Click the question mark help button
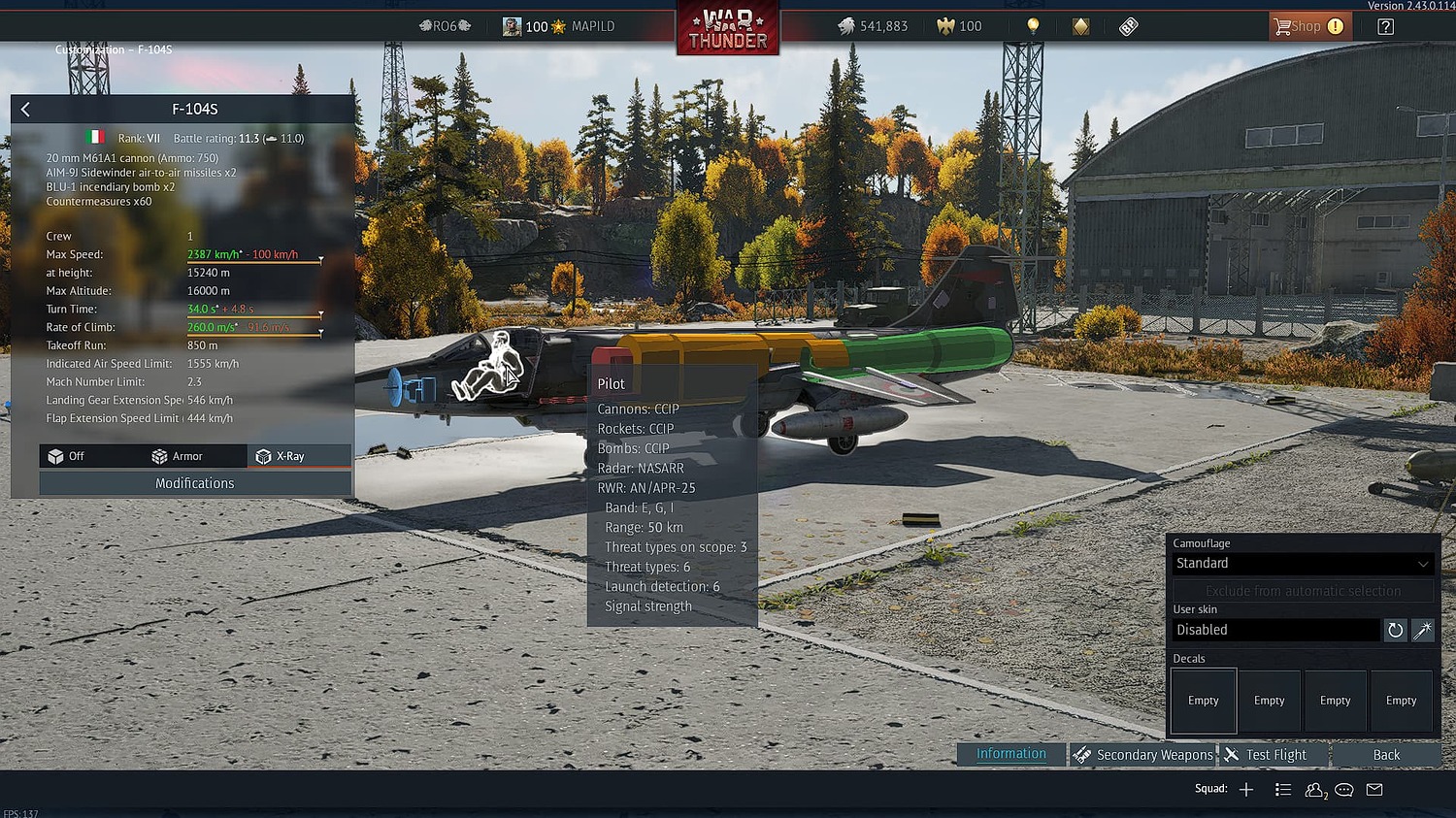This screenshot has height=818, width=1456. tap(1385, 26)
